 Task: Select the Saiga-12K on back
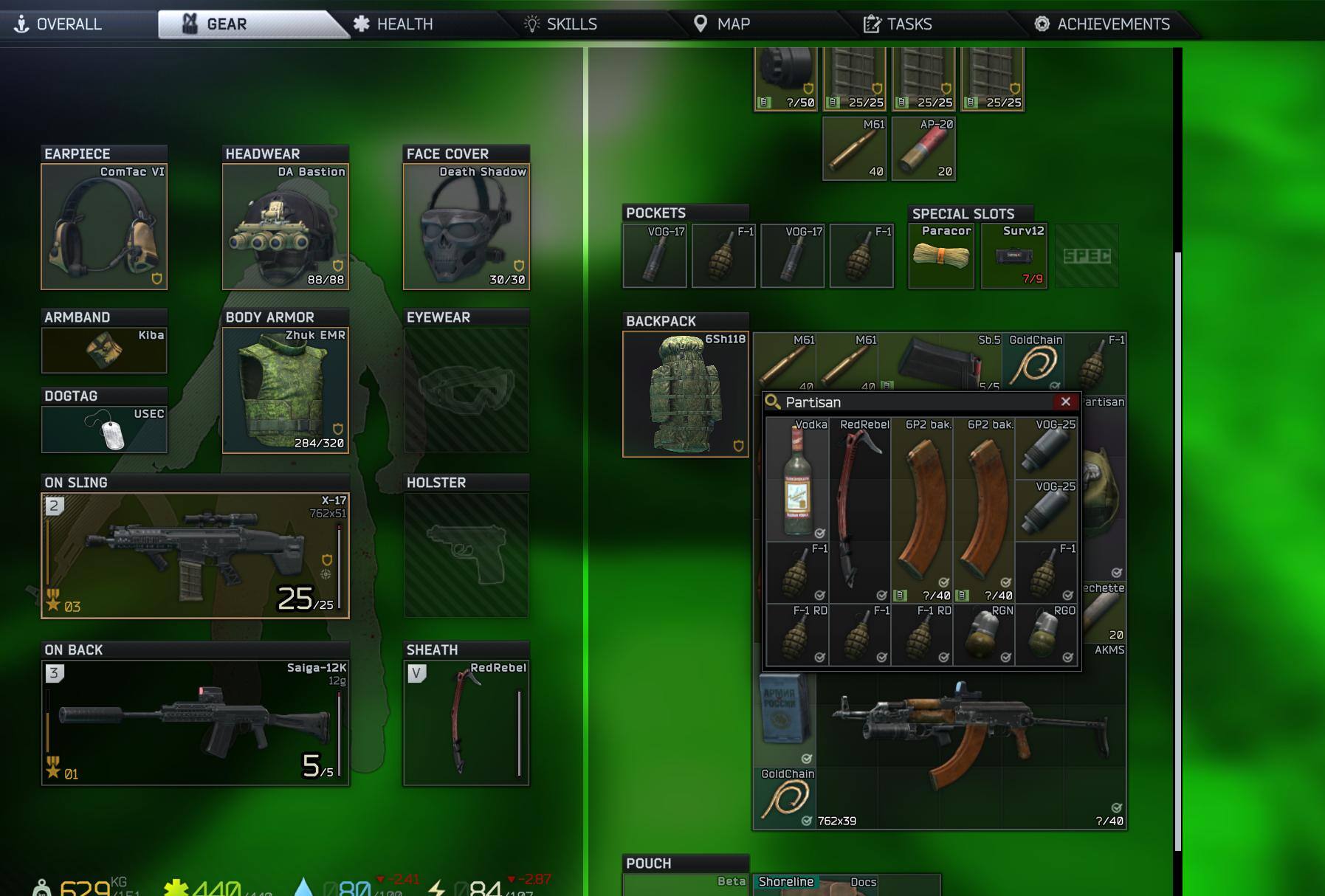pos(195,723)
